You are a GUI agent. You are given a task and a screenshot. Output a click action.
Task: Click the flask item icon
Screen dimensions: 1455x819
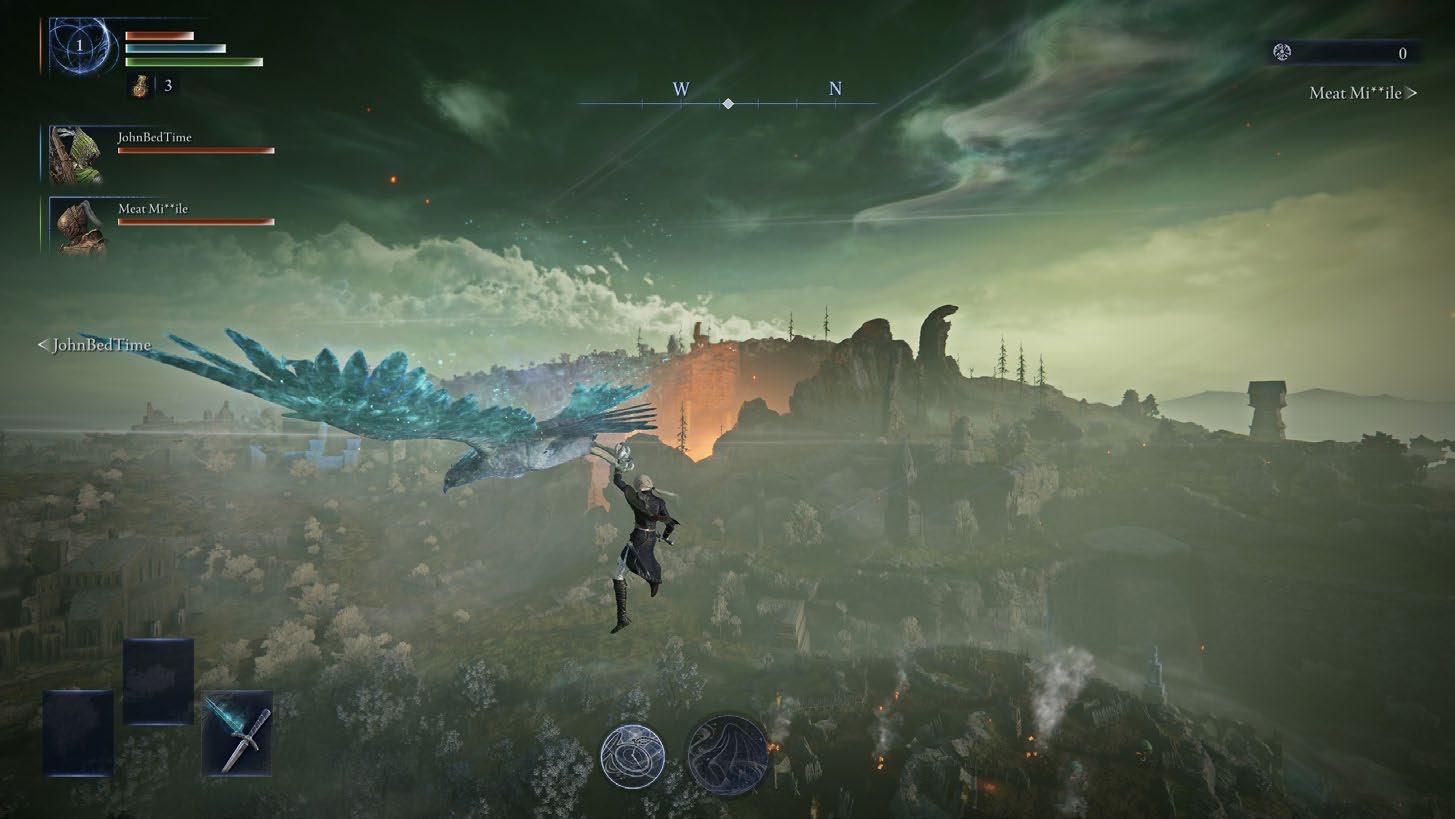pyautogui.click(x=141, y=86)
